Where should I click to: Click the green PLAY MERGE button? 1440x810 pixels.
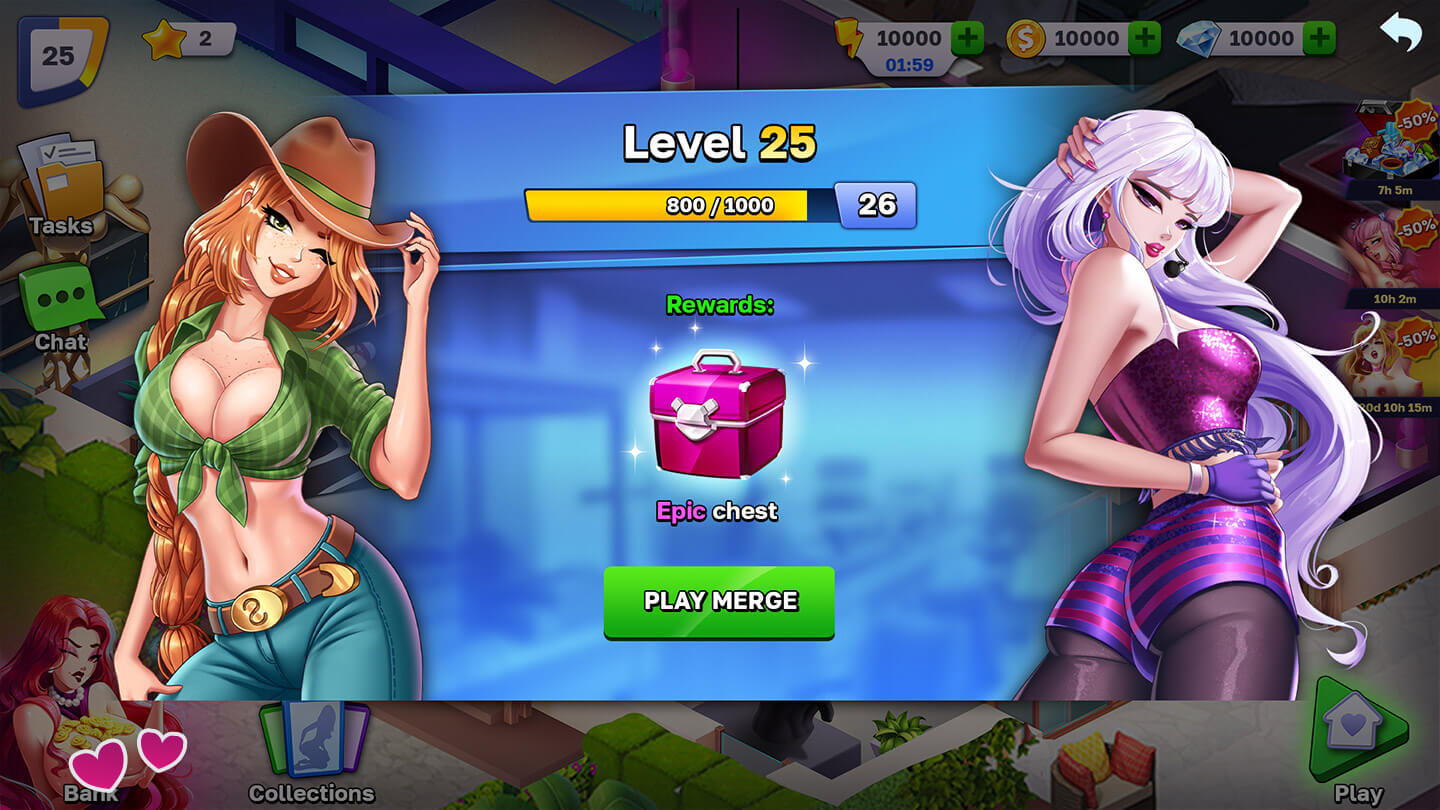tap(719, 601)
